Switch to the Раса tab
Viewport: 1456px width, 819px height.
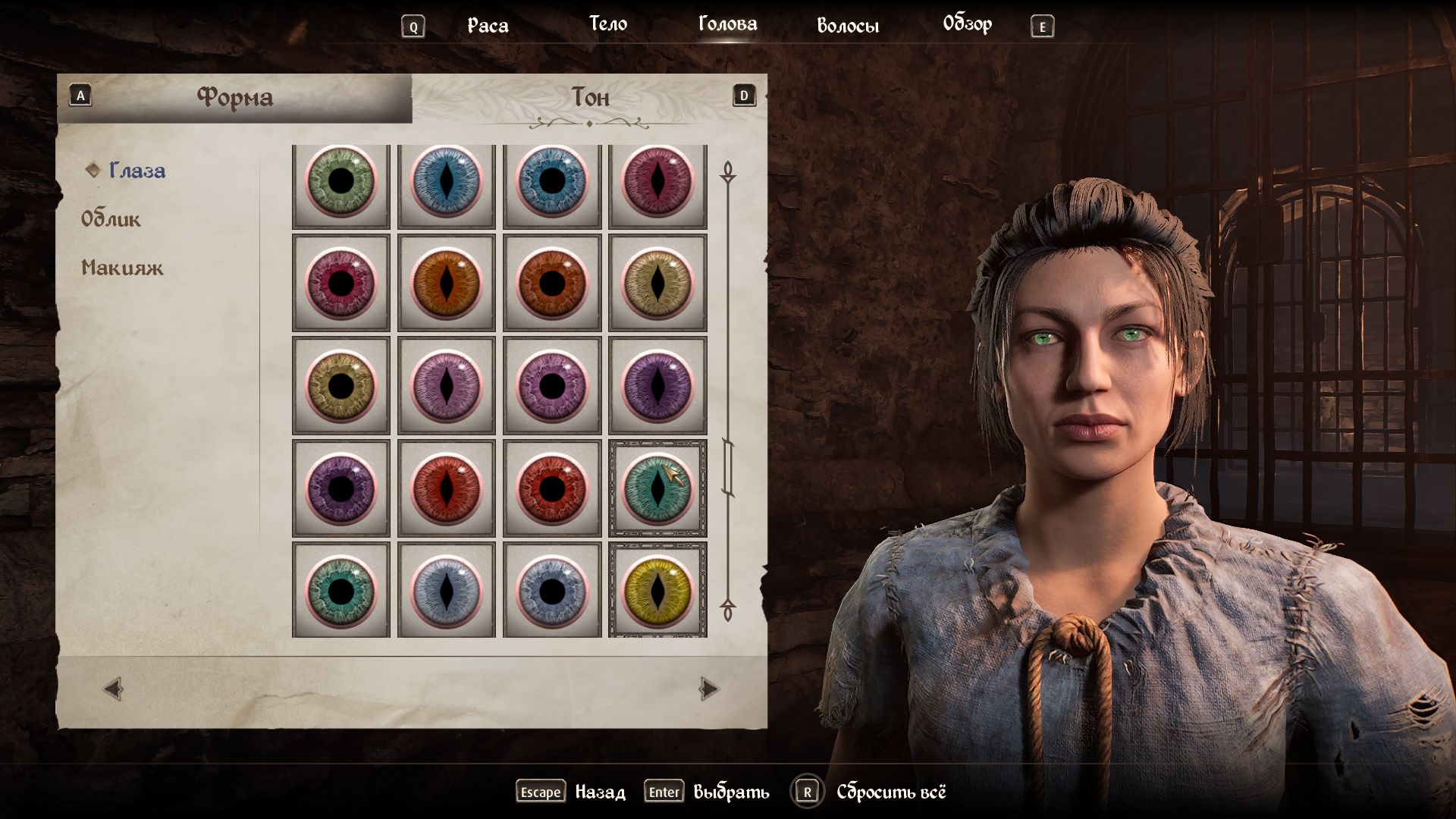pyautogui.click(x=488, y=26)
